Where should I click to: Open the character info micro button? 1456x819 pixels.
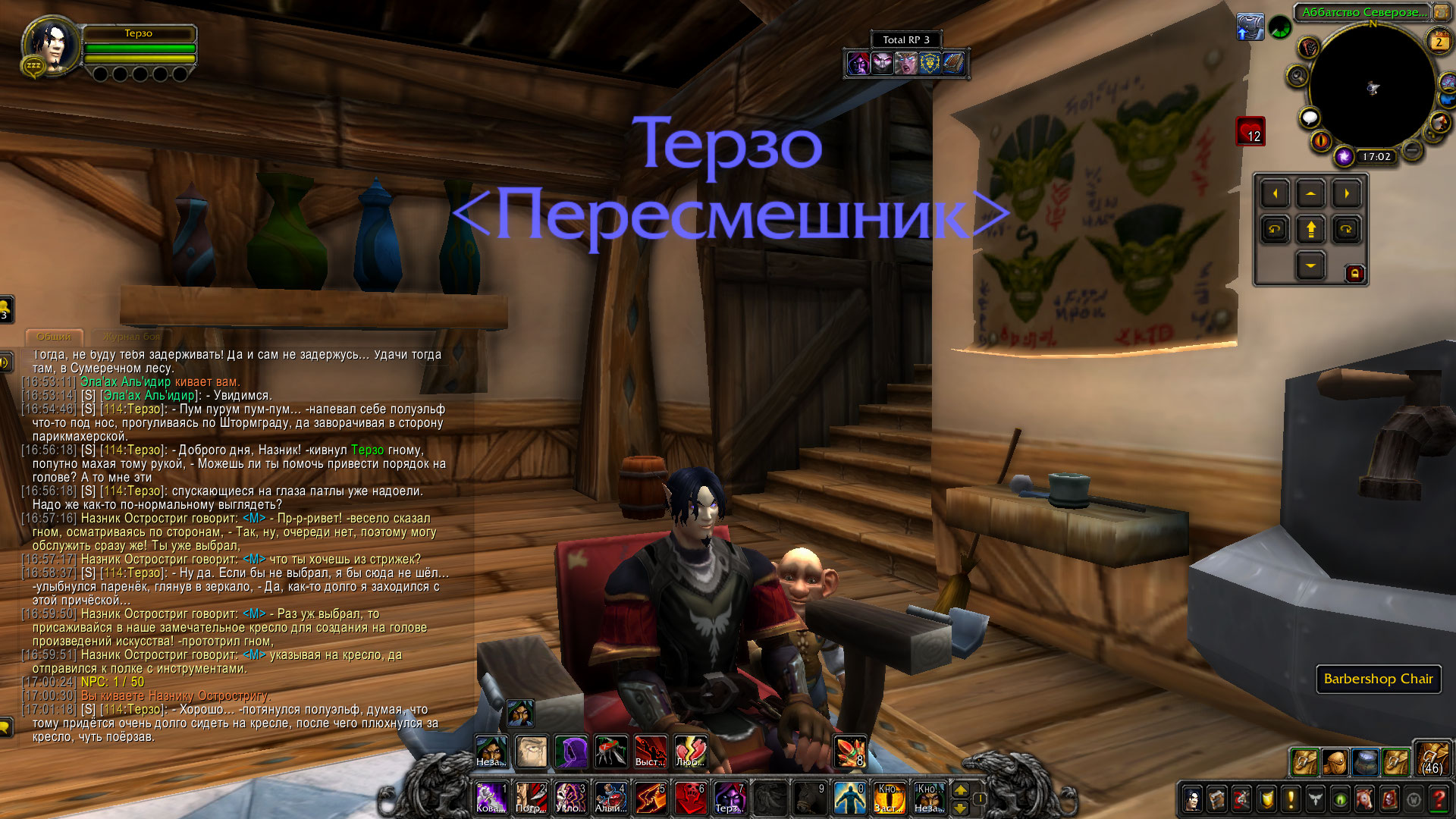tap(1192, 799)
